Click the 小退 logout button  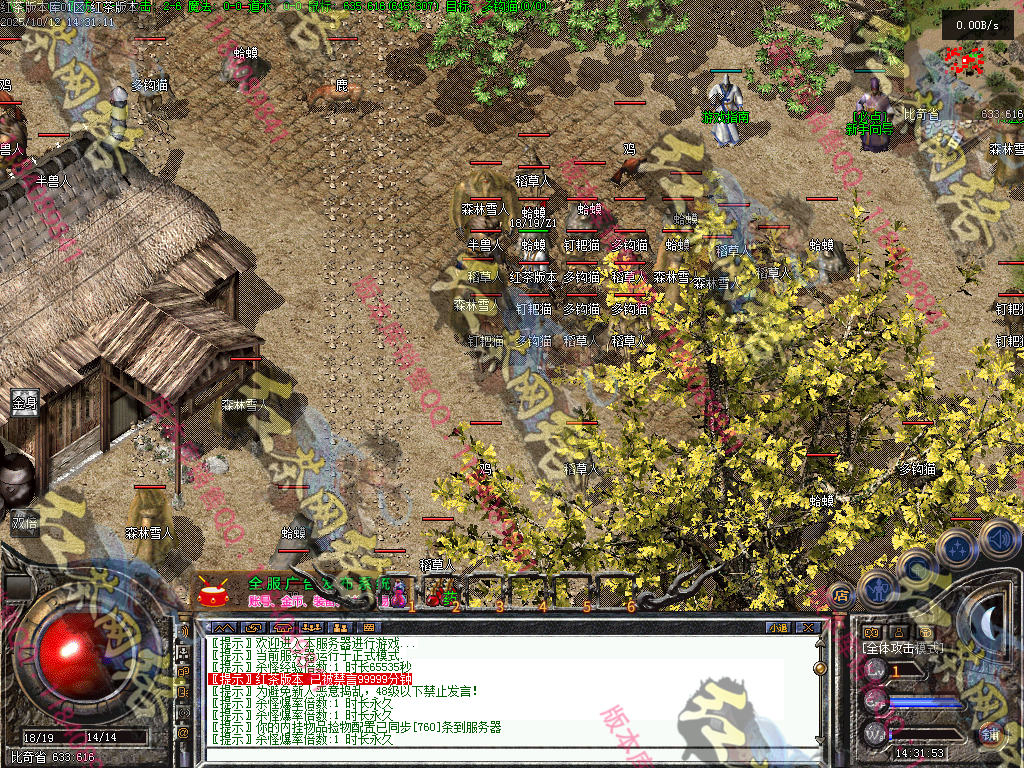[778, 627]
